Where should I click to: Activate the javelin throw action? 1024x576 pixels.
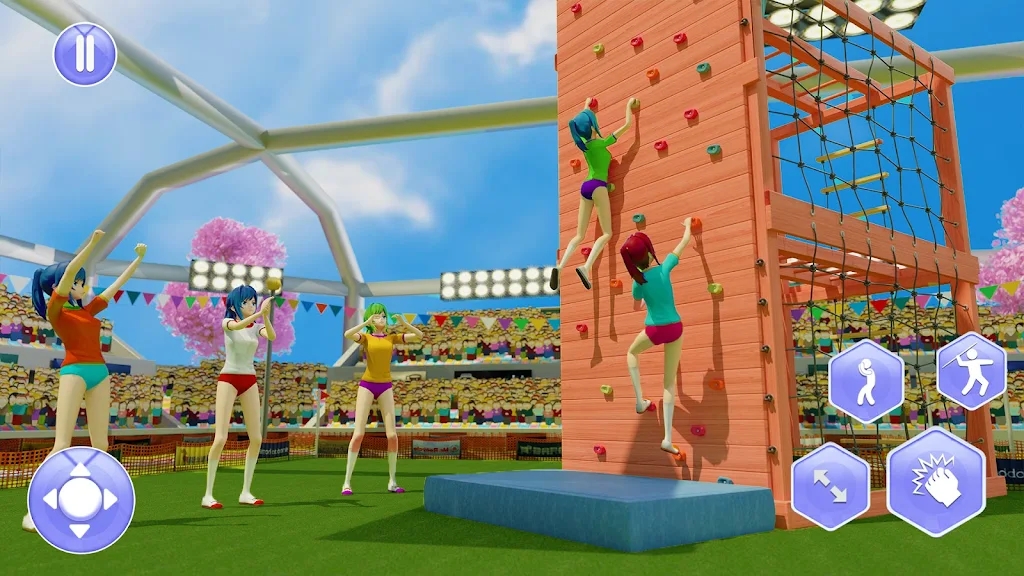(x=970, y=371)
